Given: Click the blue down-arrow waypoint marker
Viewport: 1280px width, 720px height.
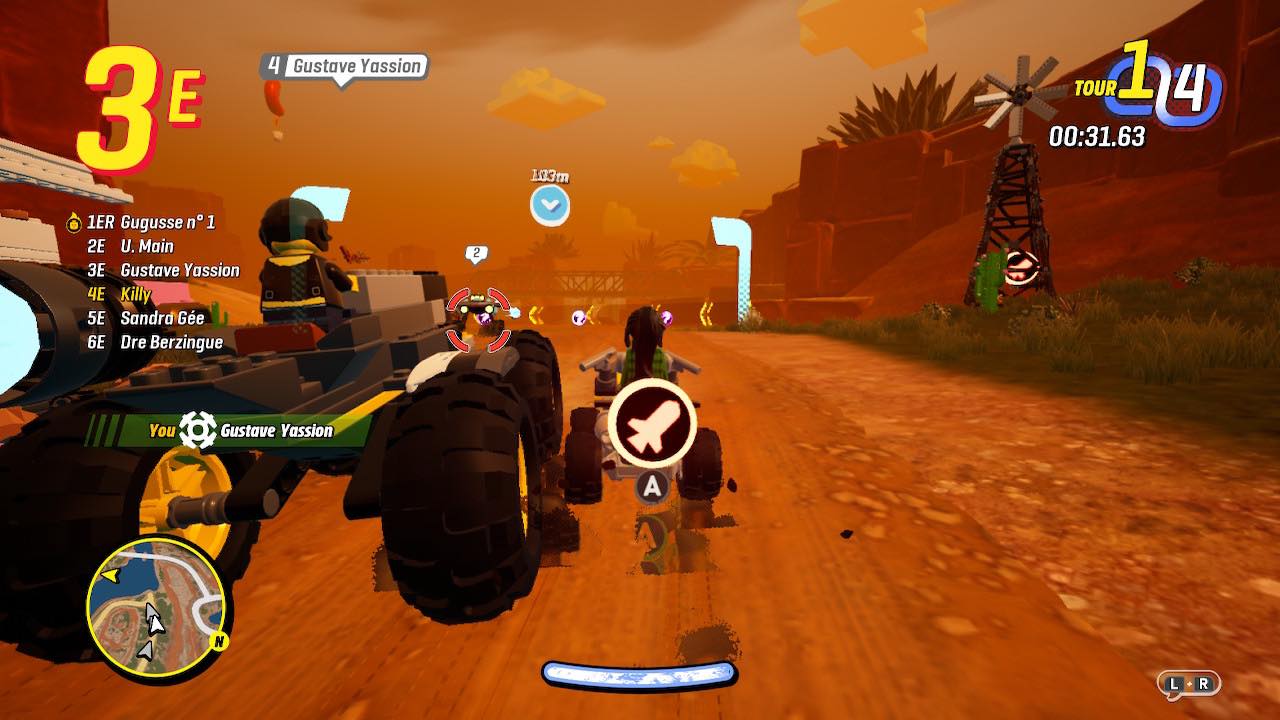Looking at the screenshot, I should click(550, 206).
